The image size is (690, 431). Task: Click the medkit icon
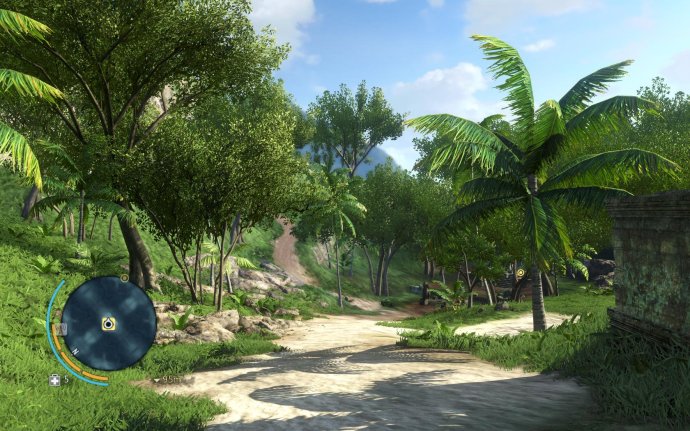coord(55,380)
